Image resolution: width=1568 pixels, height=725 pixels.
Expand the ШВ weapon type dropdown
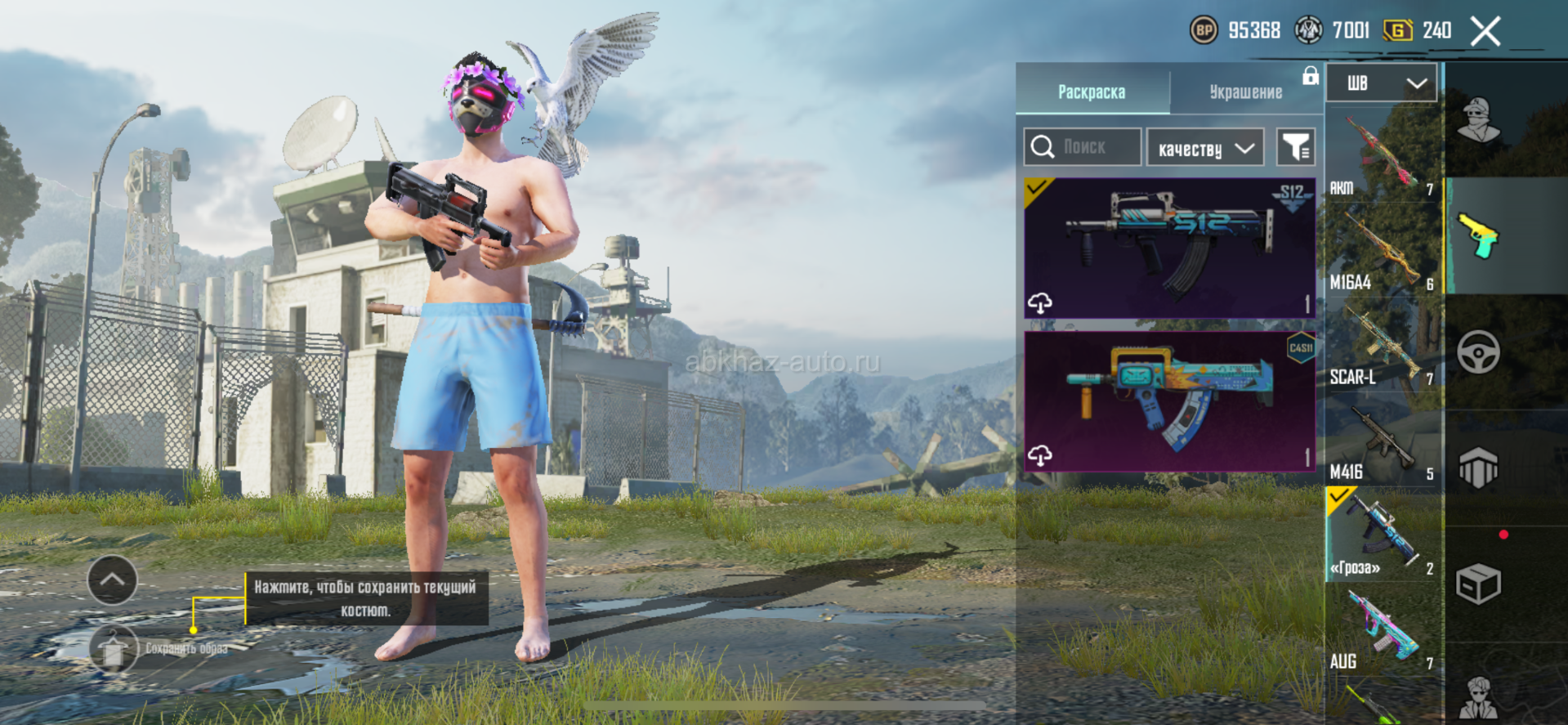[x=1381, y=83]
